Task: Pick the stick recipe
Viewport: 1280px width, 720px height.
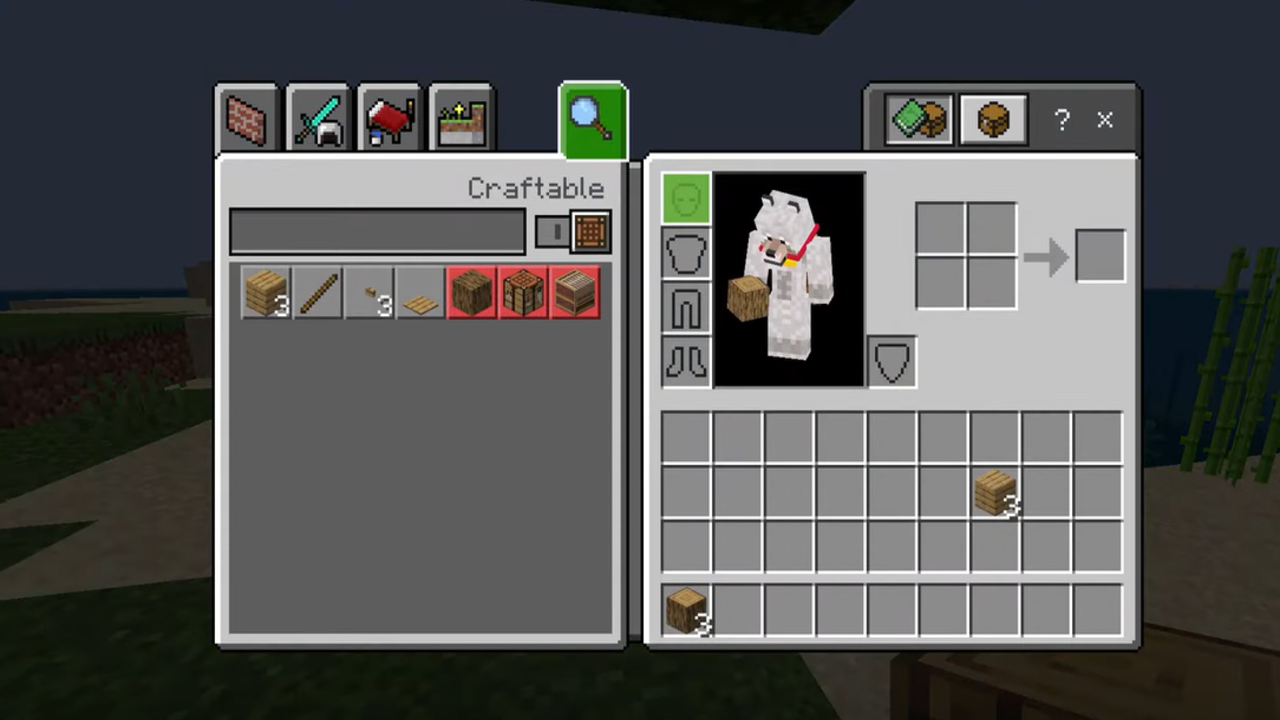Action: [x=318, y=293]
